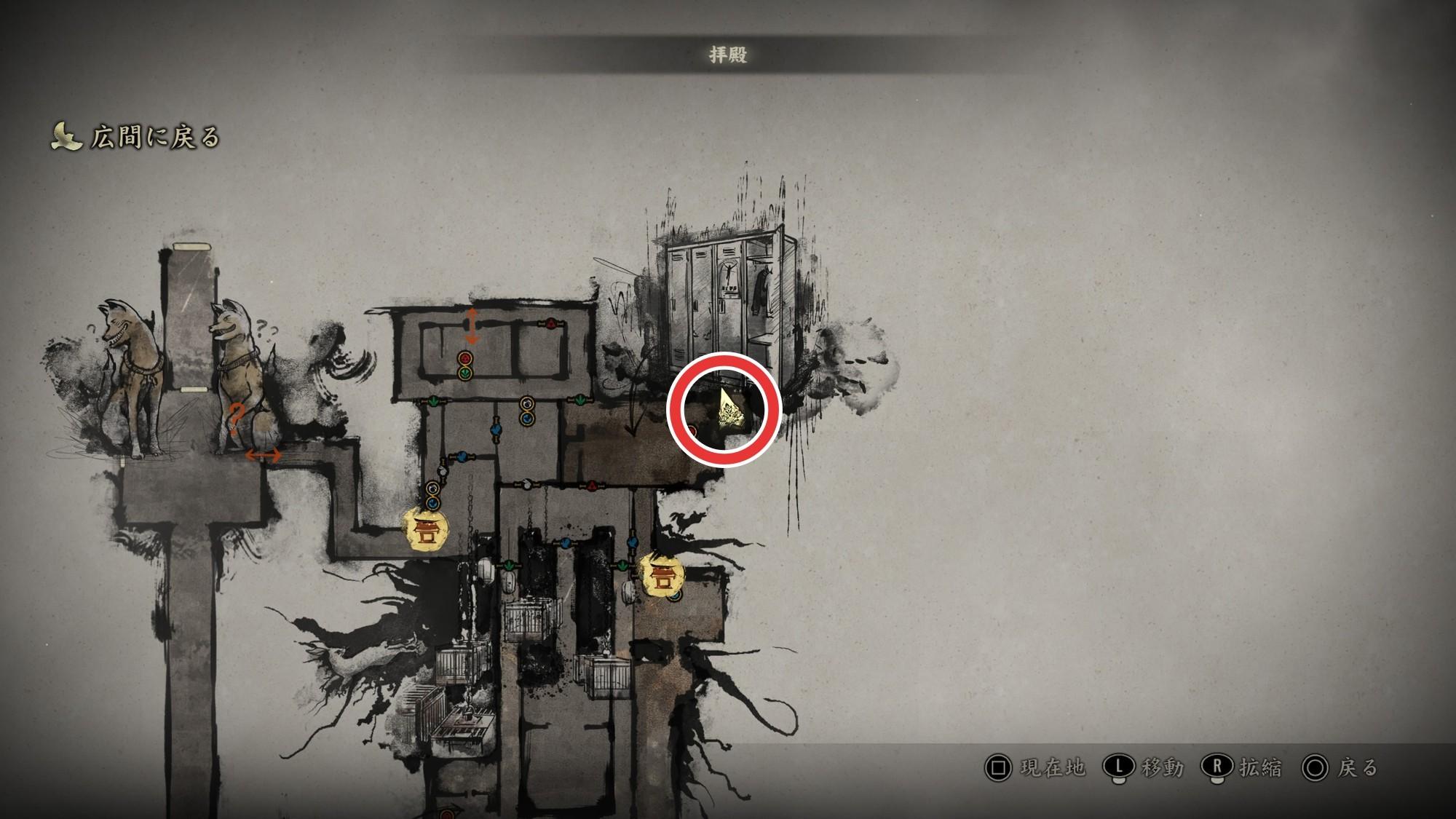
Task: Click the orange vertical double-arrow marker
Action: point(472,325)
